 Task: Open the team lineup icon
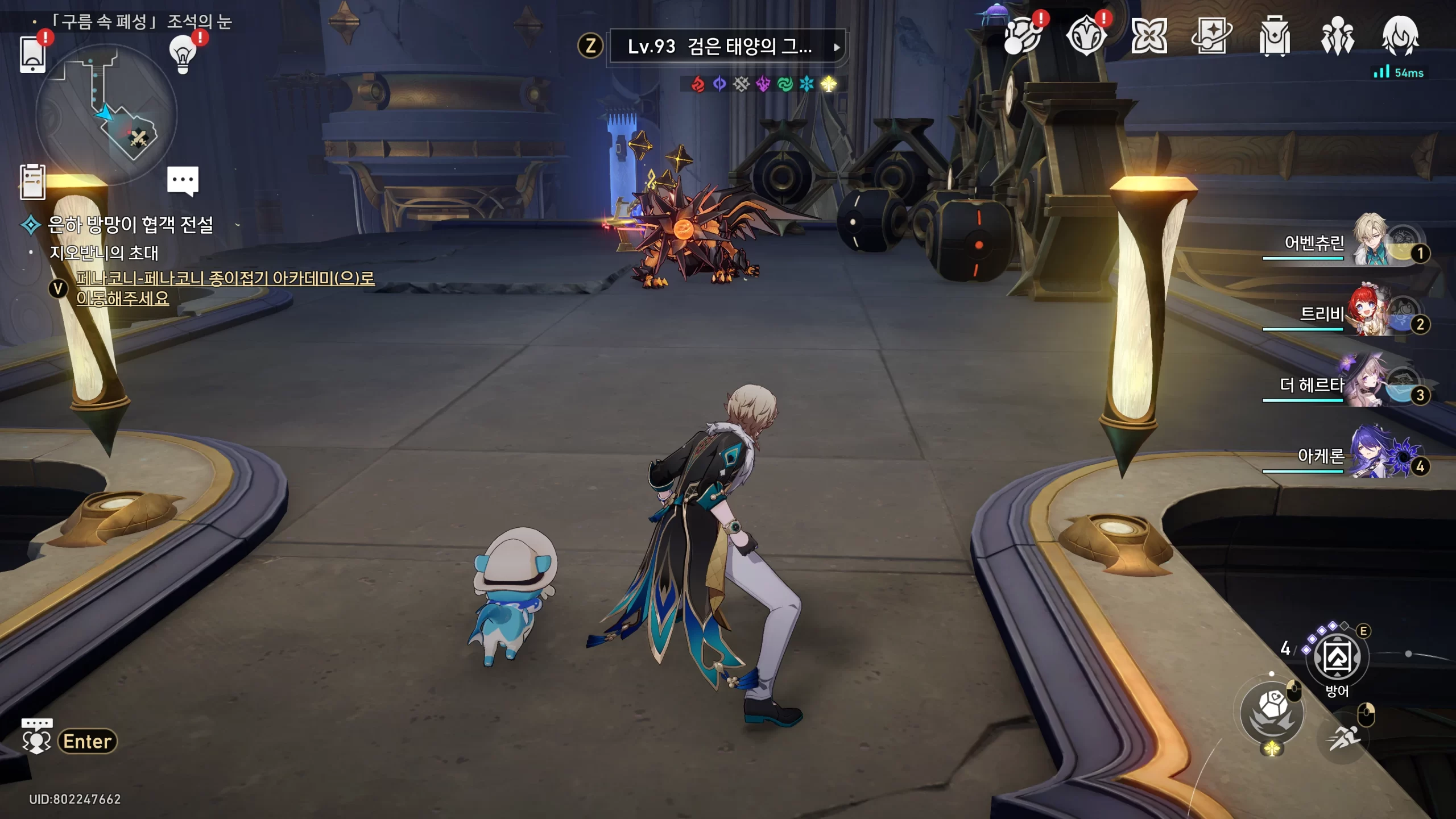pyautogui.click(x=1337, y=36)
